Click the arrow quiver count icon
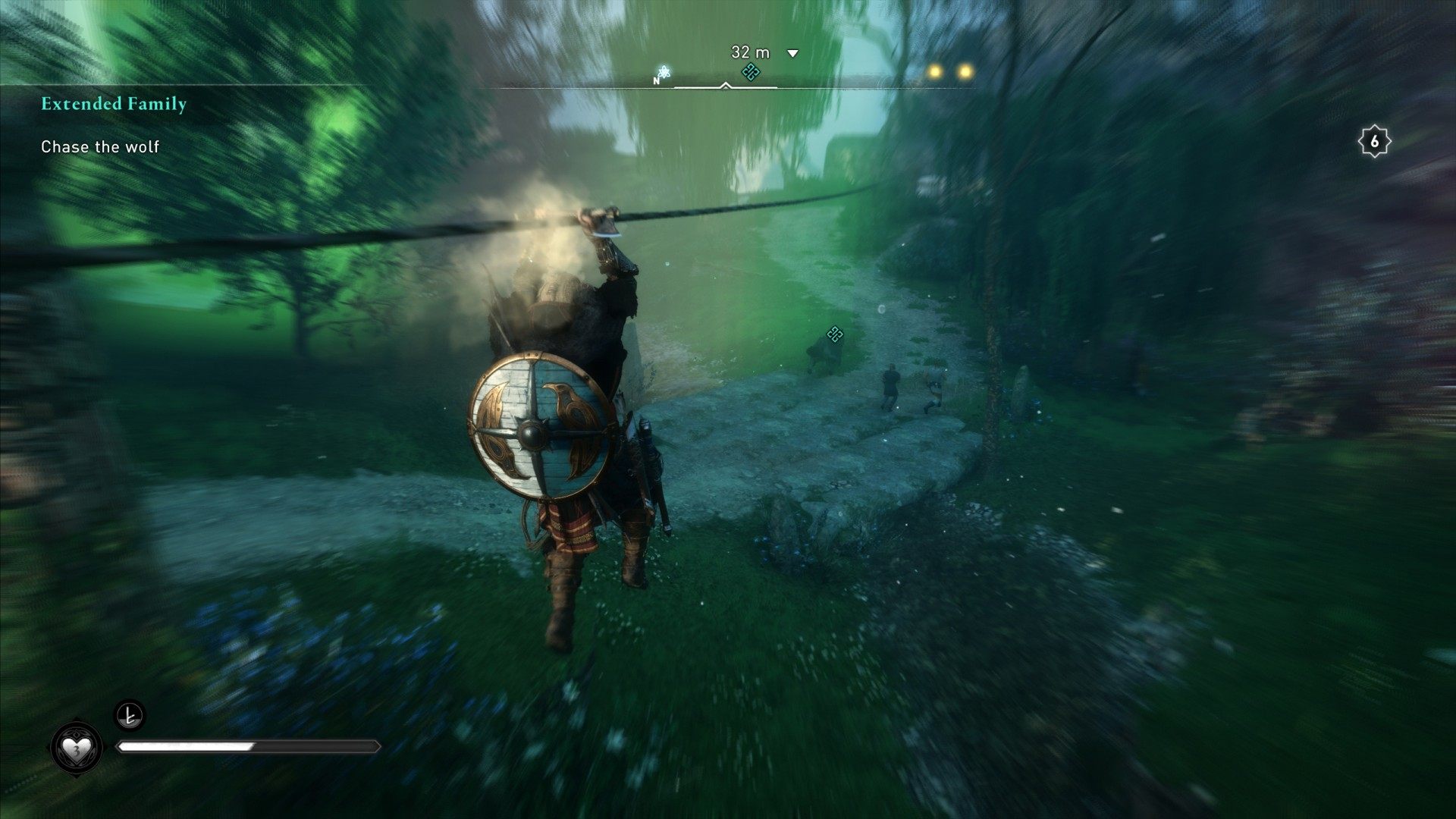The image size is (1456, 819). point(1373,141)
